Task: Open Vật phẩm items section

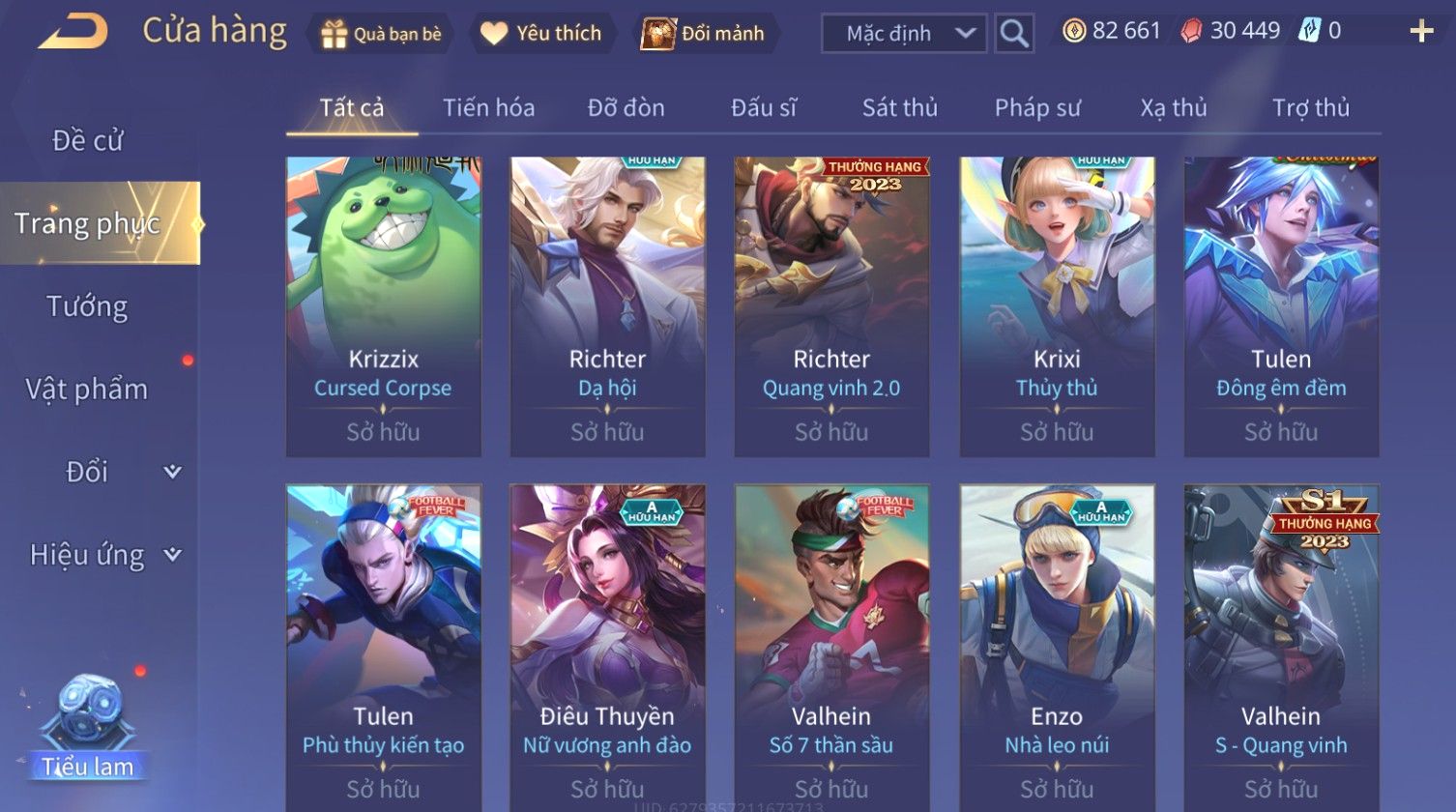Action: (87, 390)
